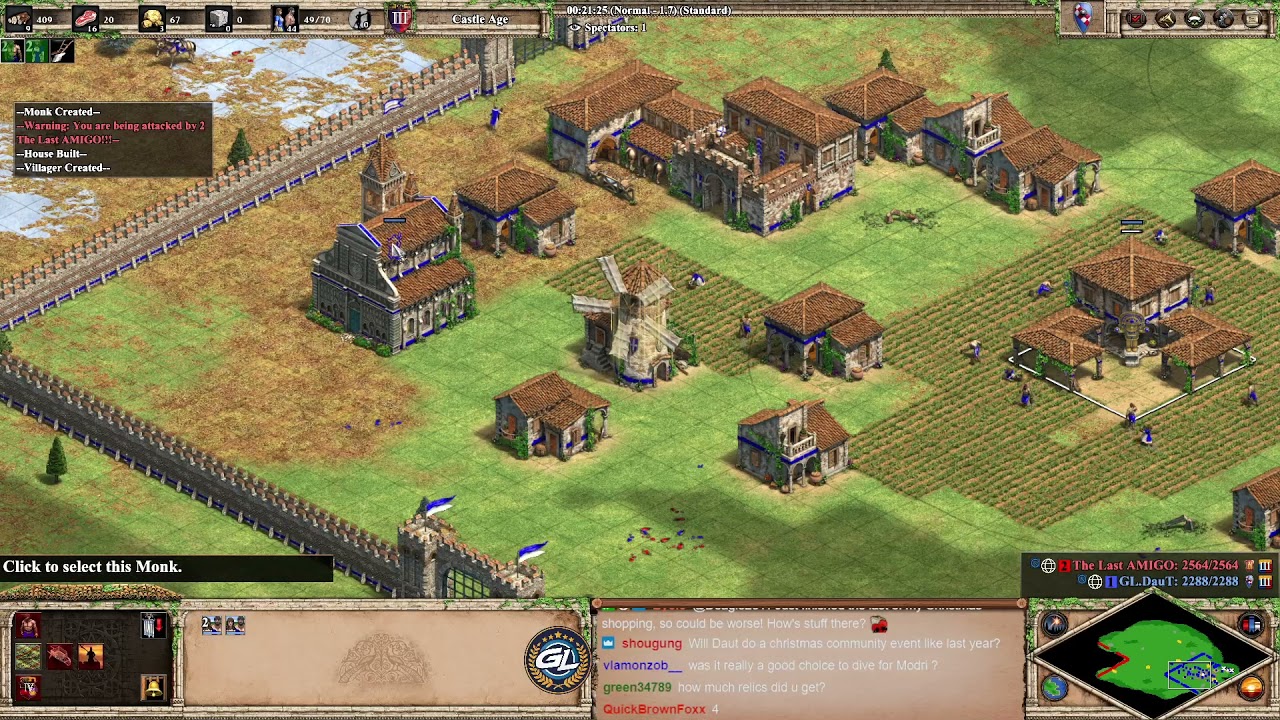Select The Last AMIGO score entry
This screenshot has height=720, width=1280.
pyautogui.click(x=1150, y=565)
